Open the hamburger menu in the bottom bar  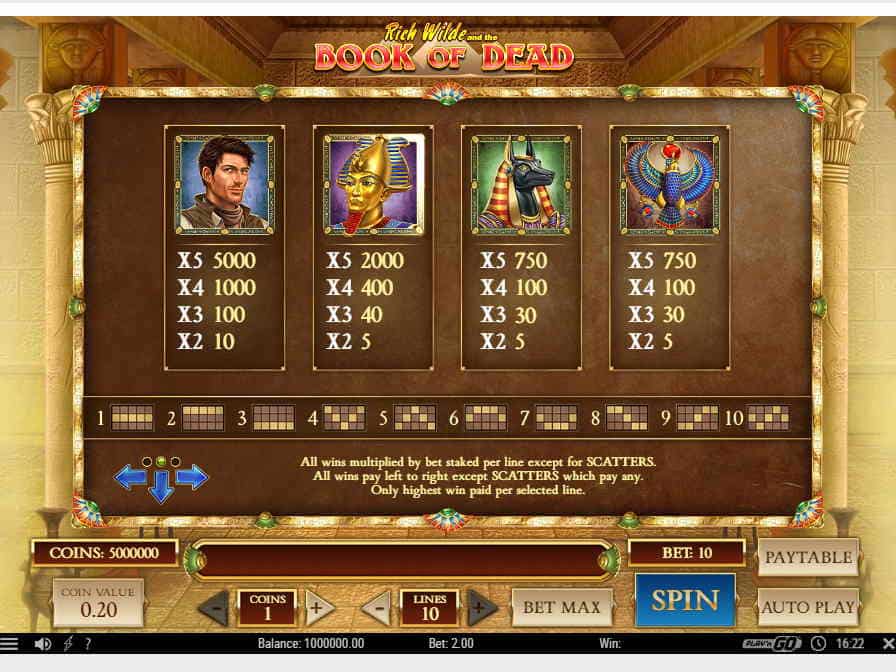click(10, 643)
